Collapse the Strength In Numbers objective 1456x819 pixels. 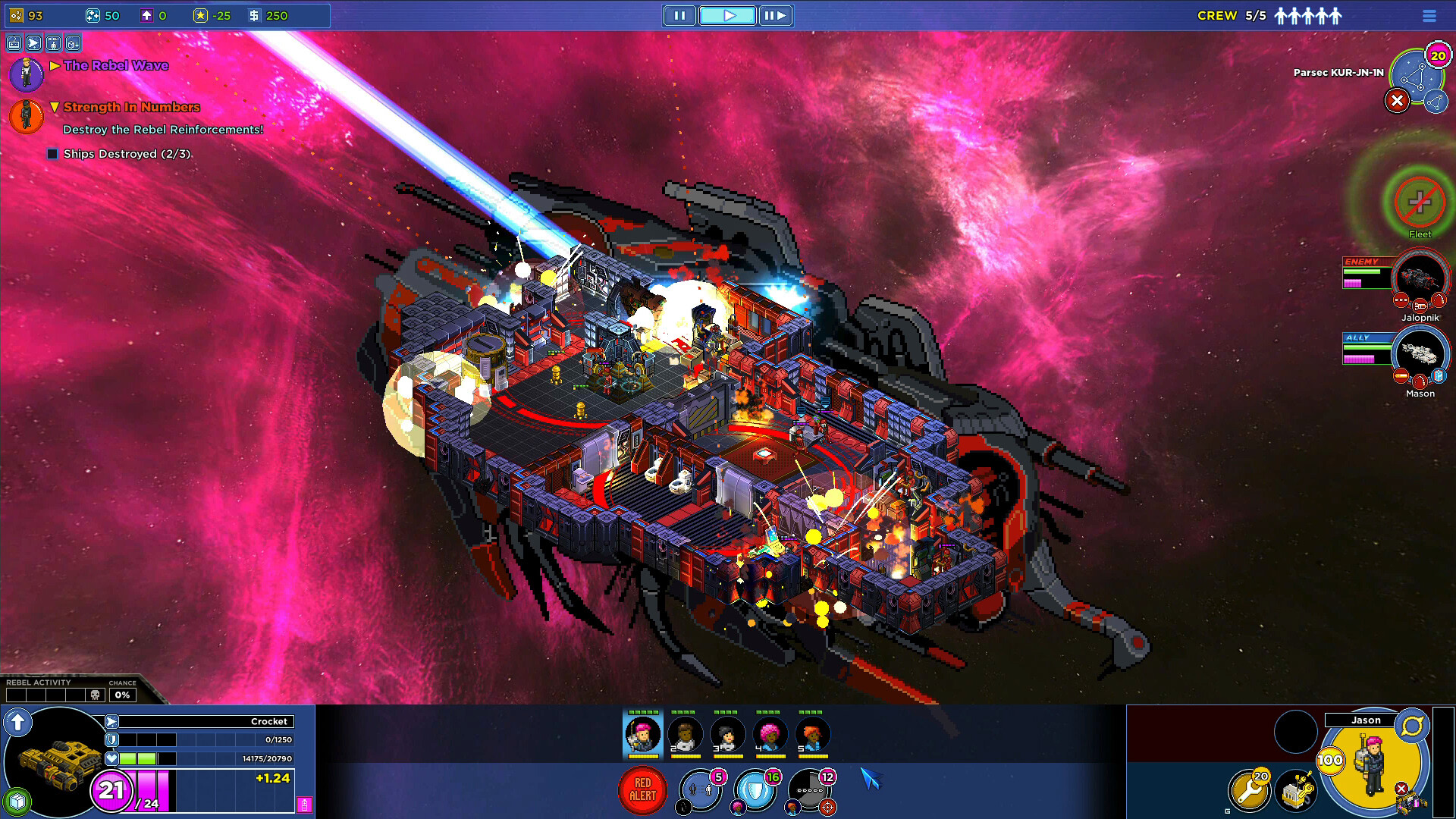pos(54,107)
